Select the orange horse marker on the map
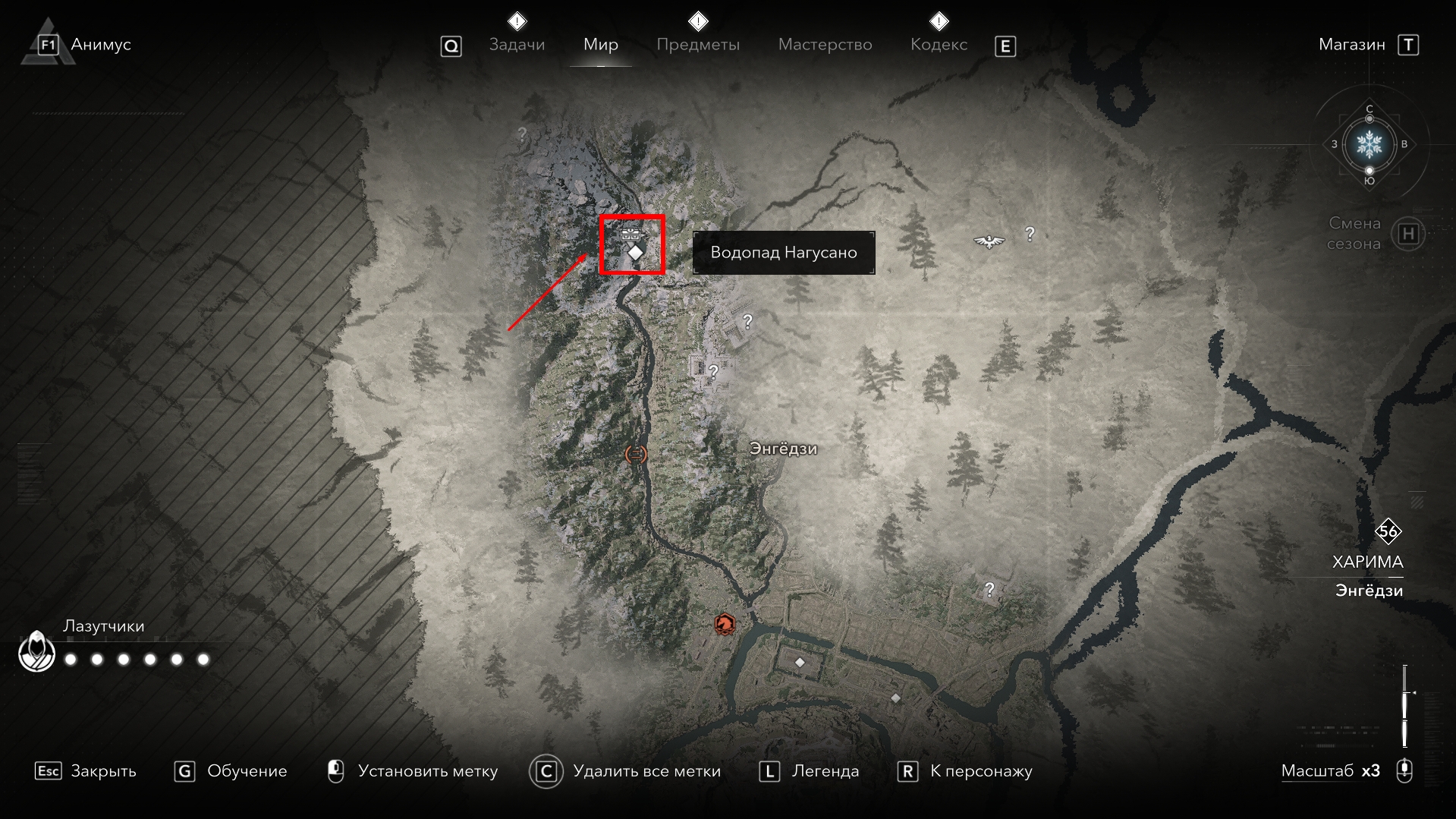This screenshot has height=819, width=1456. 725,625
